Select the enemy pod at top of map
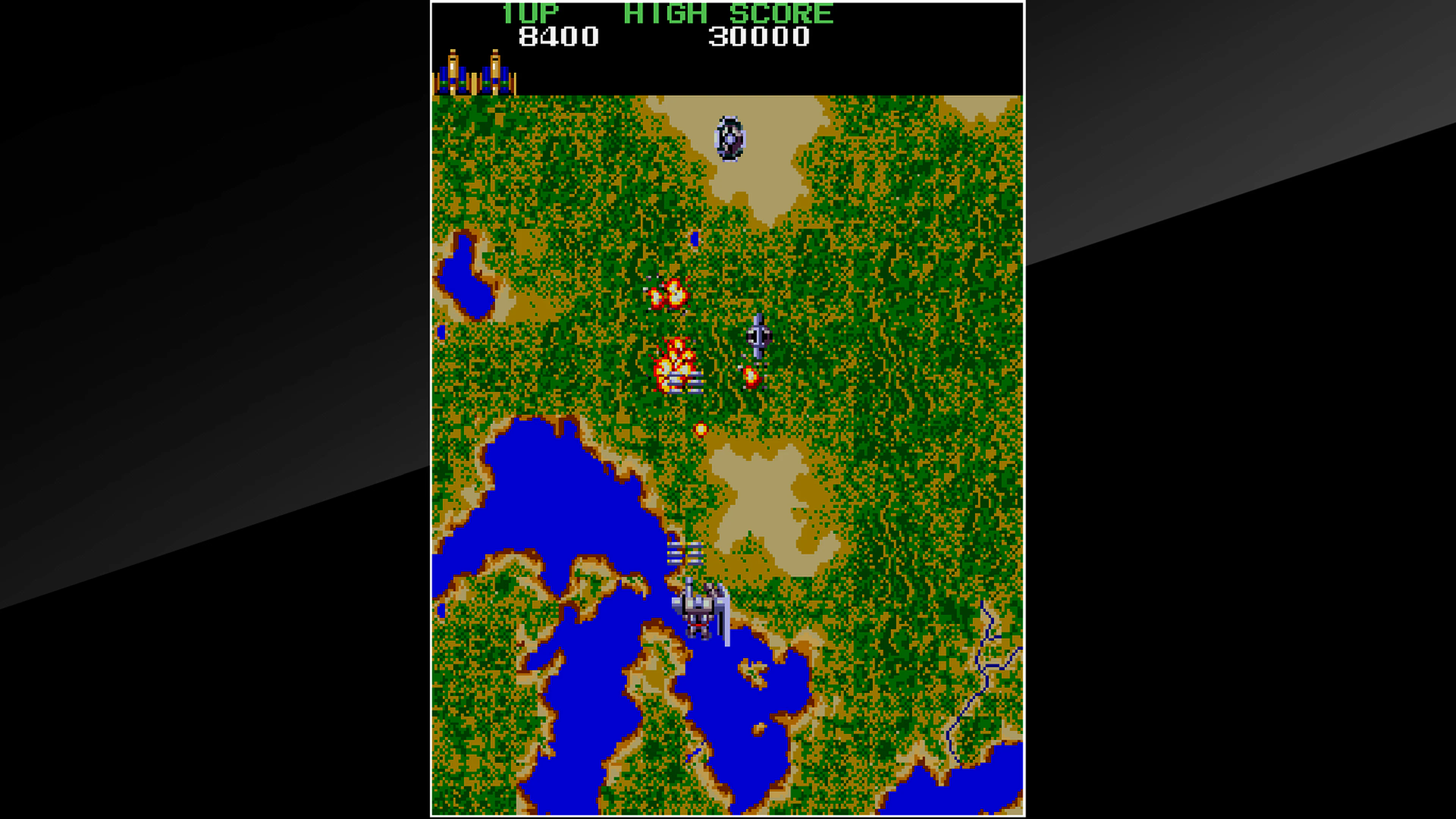 click(x=729, y=137)
